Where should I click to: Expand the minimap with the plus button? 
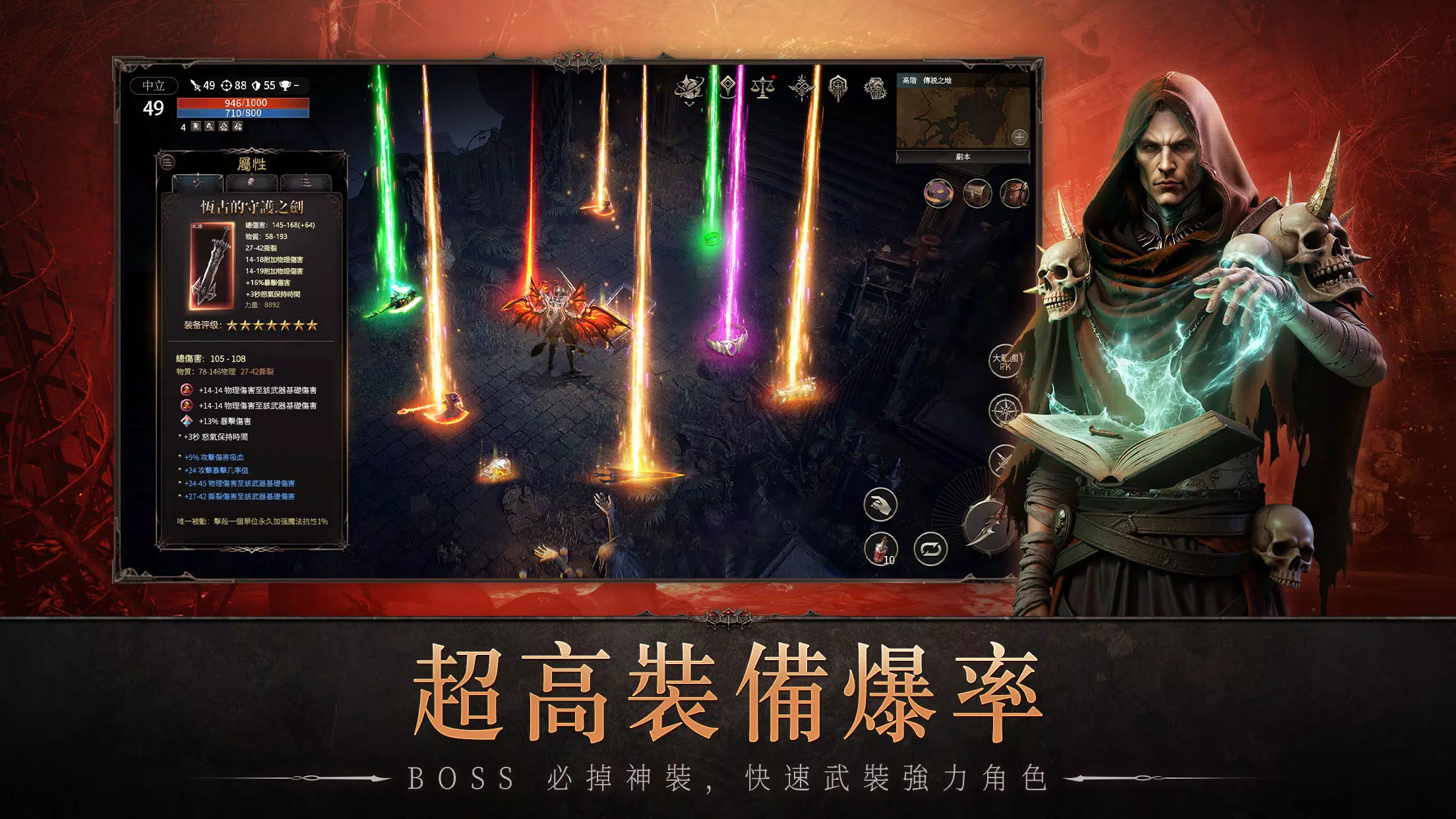(x=1019, y=137)
